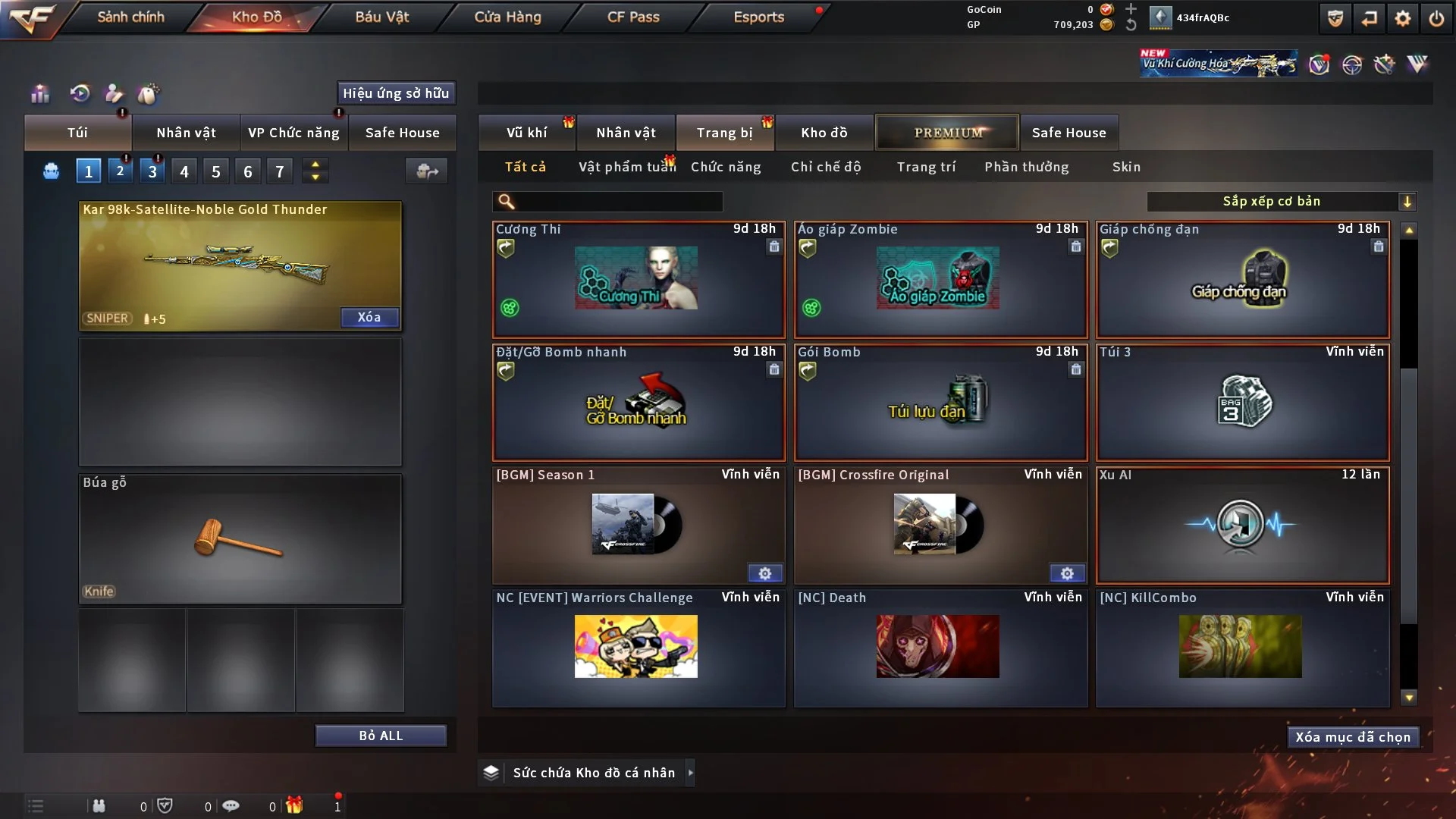Open the Cửa Hàng shop menu
The width and height of the screenshot is (1456, 819).
507,17
